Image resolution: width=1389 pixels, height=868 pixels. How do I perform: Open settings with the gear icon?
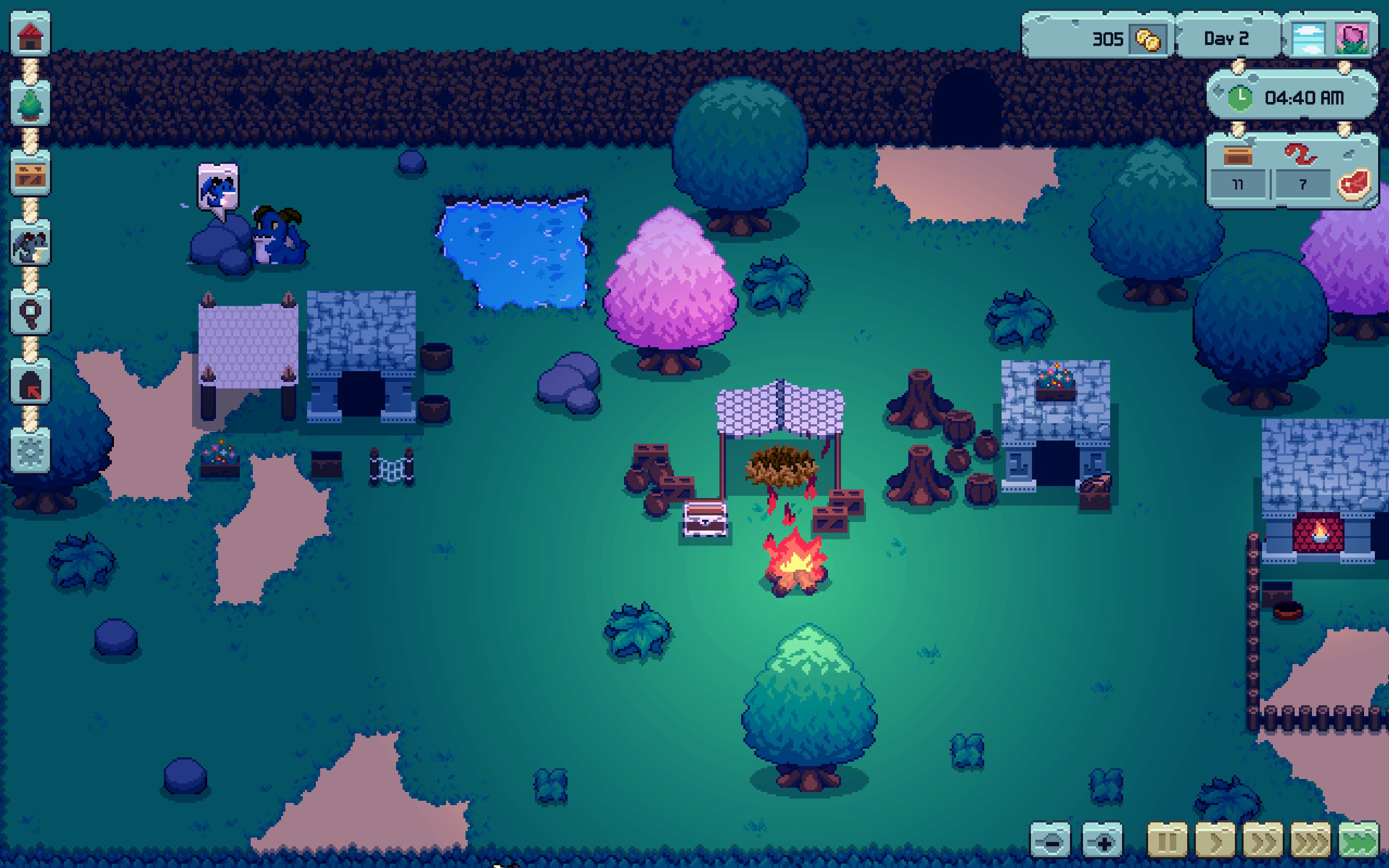click(x=30, y=452)
